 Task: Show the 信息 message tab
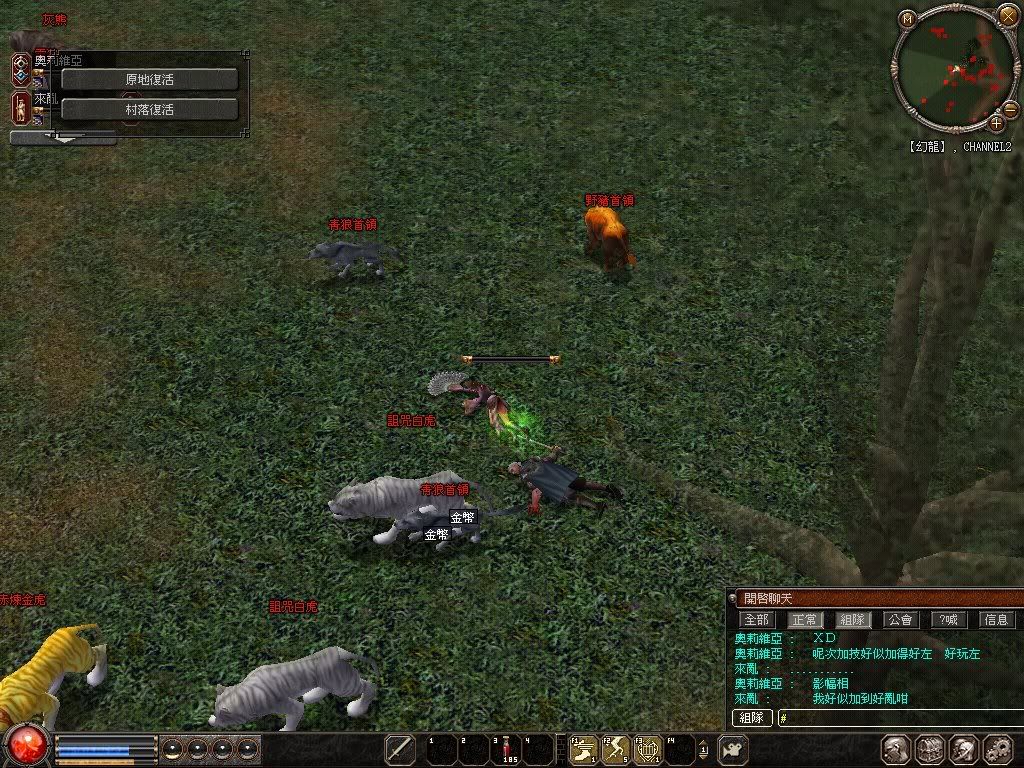click(997, 620)
